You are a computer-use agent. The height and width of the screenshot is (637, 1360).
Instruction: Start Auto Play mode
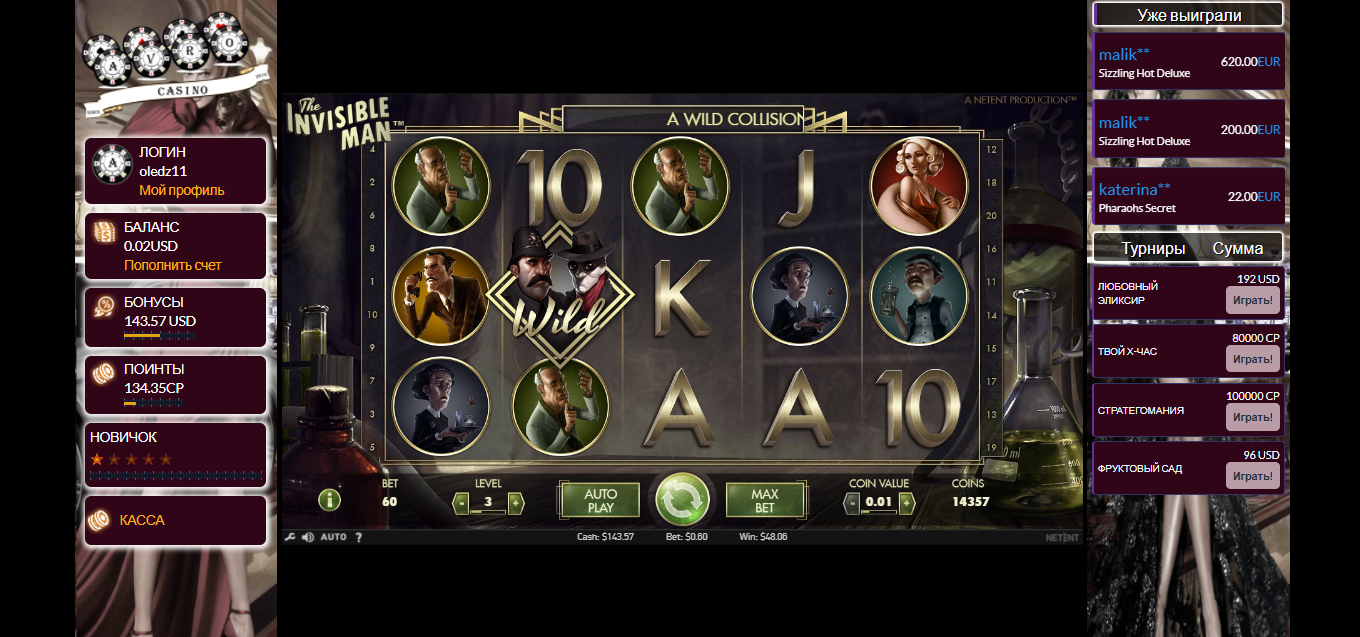[x=600, y=500]
